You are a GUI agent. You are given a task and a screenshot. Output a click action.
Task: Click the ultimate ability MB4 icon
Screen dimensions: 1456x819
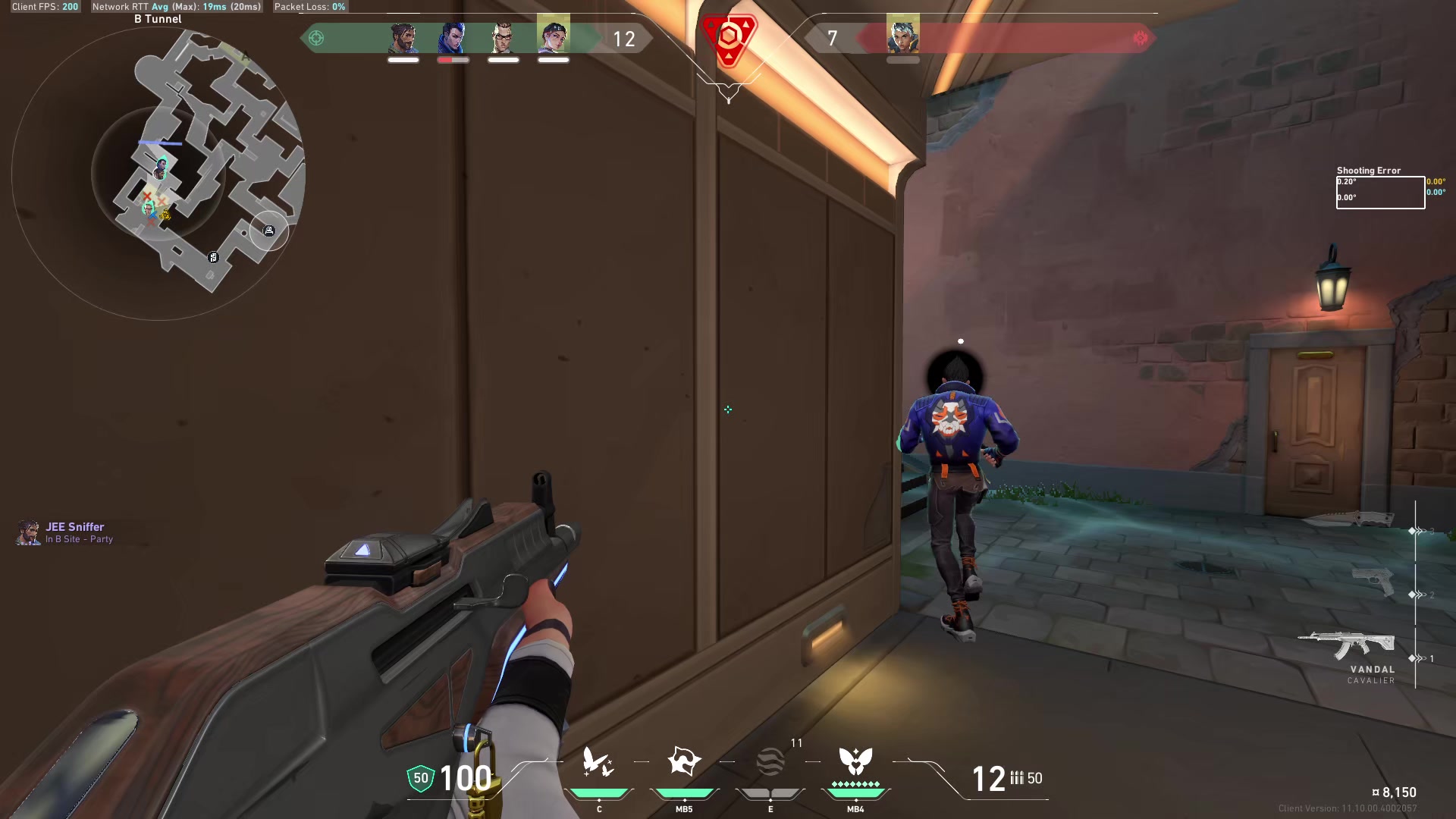[855, 762]
